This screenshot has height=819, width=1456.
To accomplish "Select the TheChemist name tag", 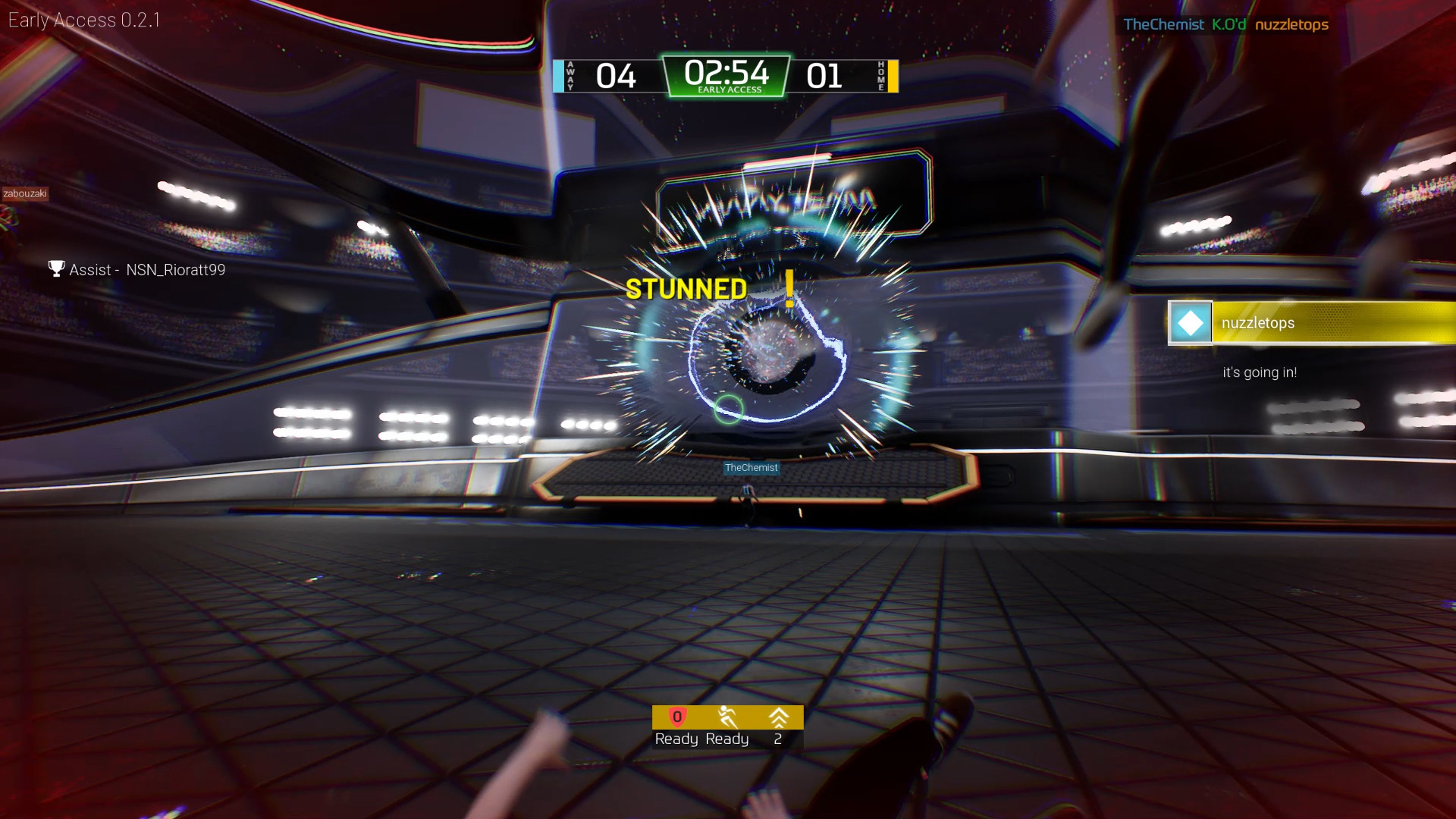I will (x=752, y=468).
